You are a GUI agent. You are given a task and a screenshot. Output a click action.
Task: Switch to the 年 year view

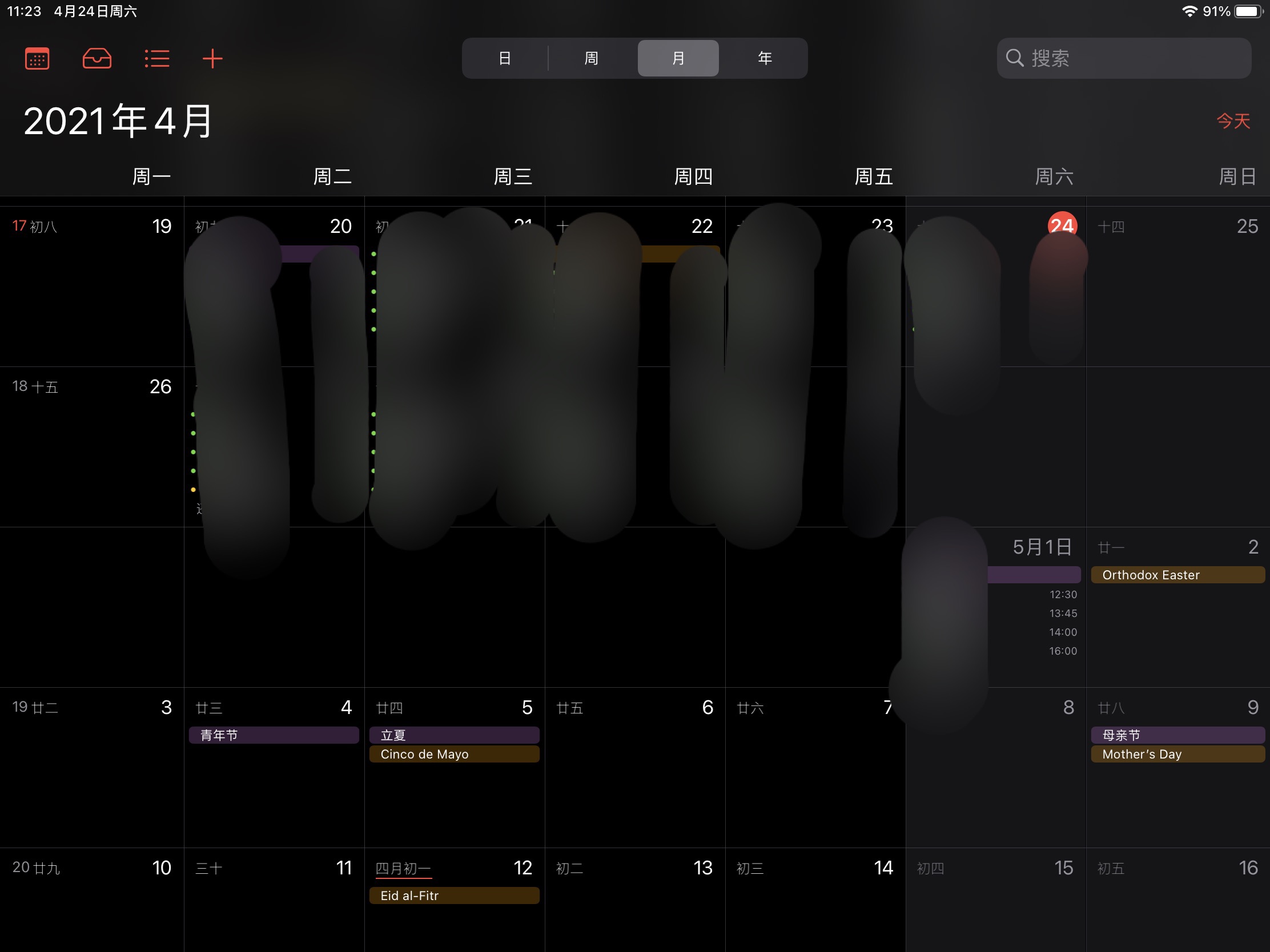point(765,58)
